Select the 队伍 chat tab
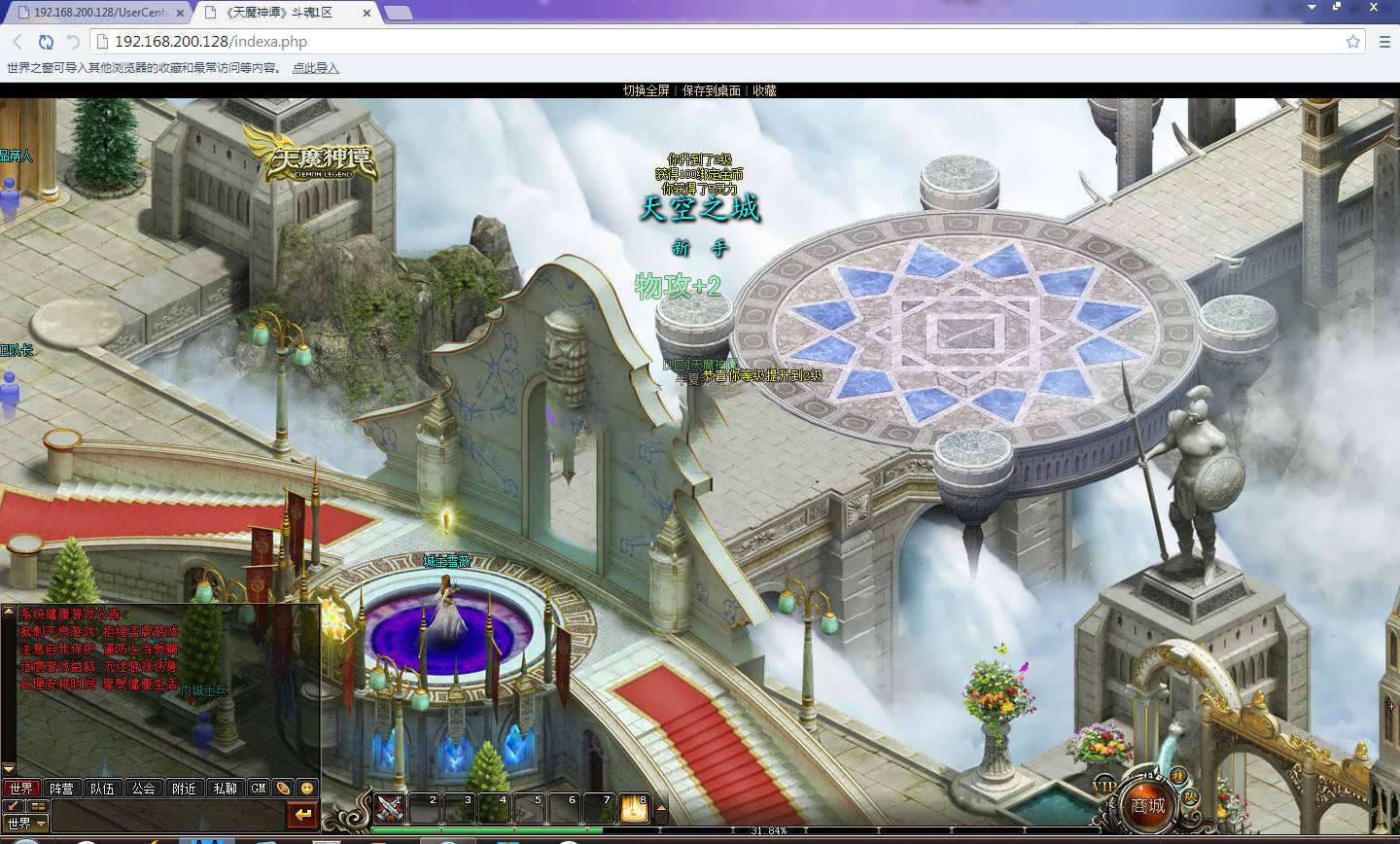This screenshot has height=844, width=1400. (x=102, y=789)
